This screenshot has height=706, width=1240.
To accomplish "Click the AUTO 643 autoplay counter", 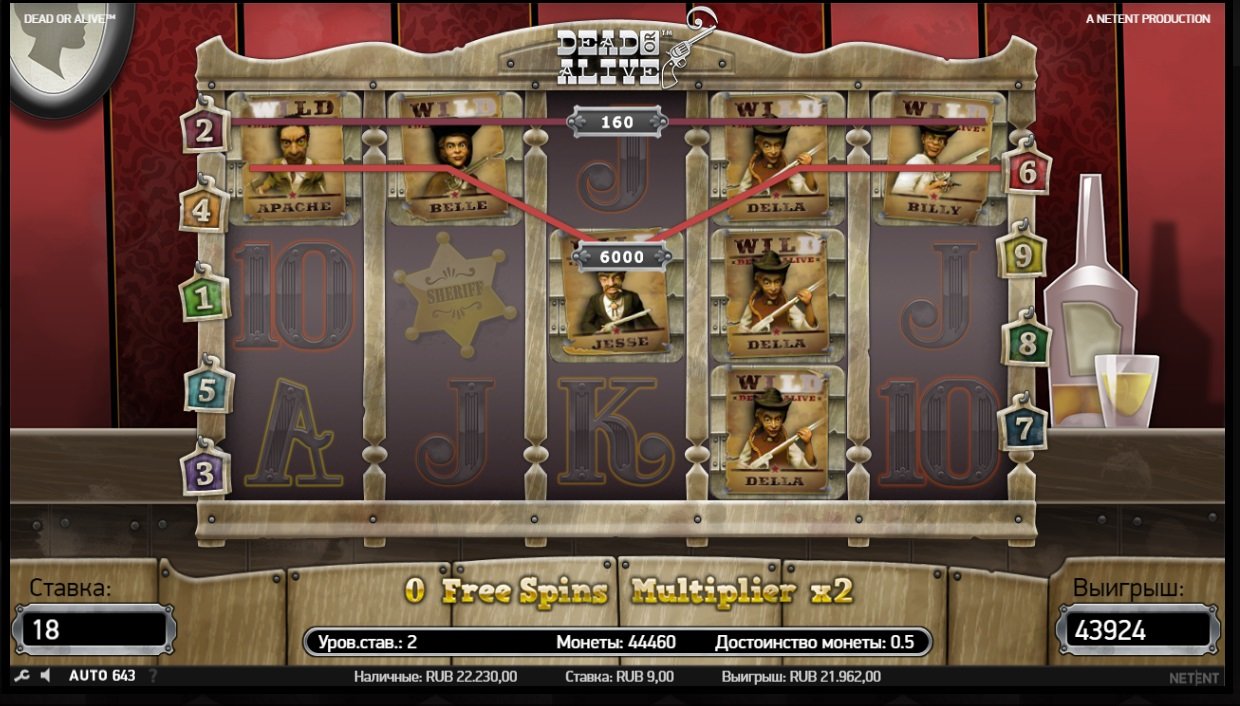I will coord(102,676).
